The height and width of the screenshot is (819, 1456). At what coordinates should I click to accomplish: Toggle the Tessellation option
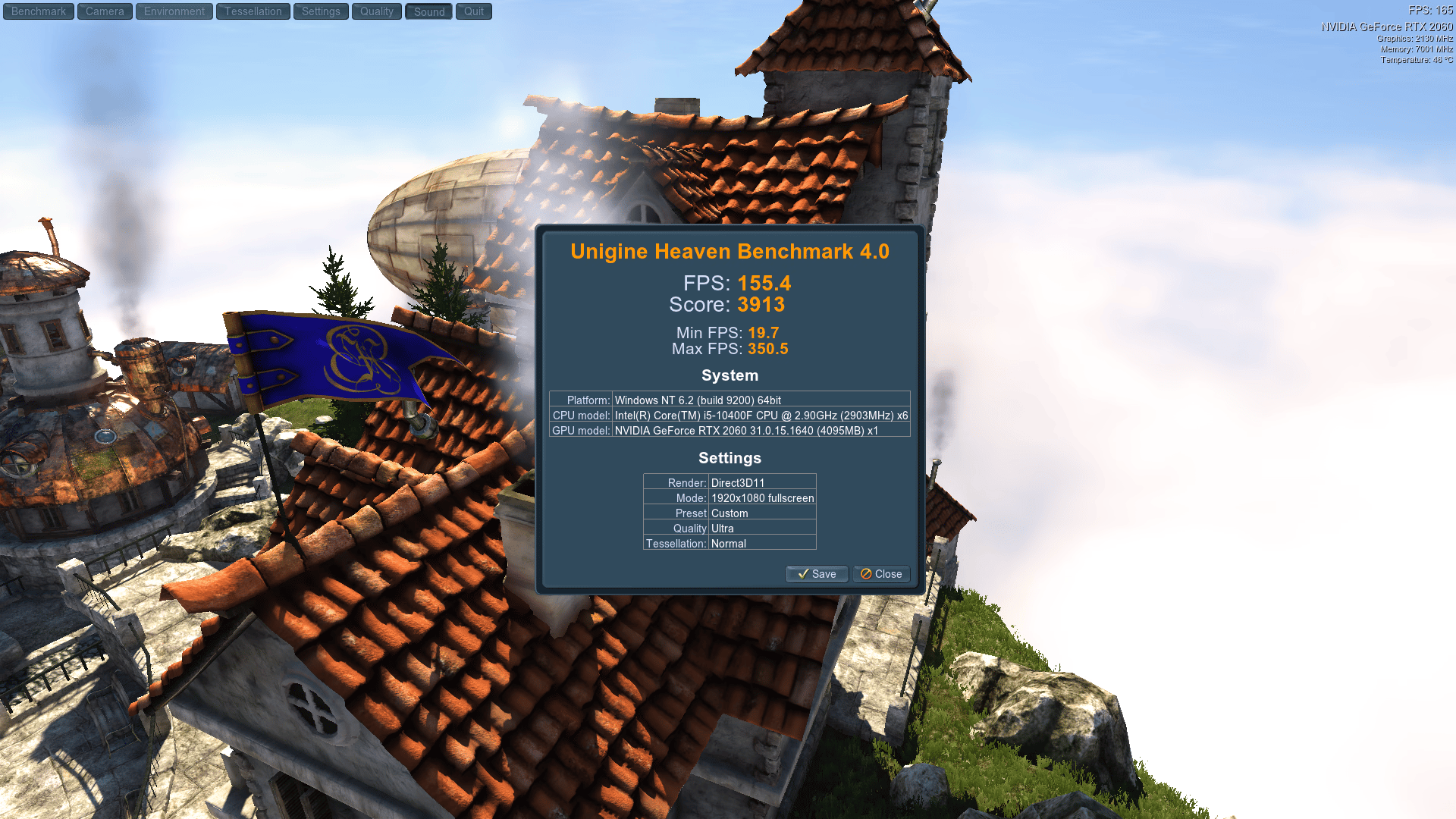(x=253, y=11)
